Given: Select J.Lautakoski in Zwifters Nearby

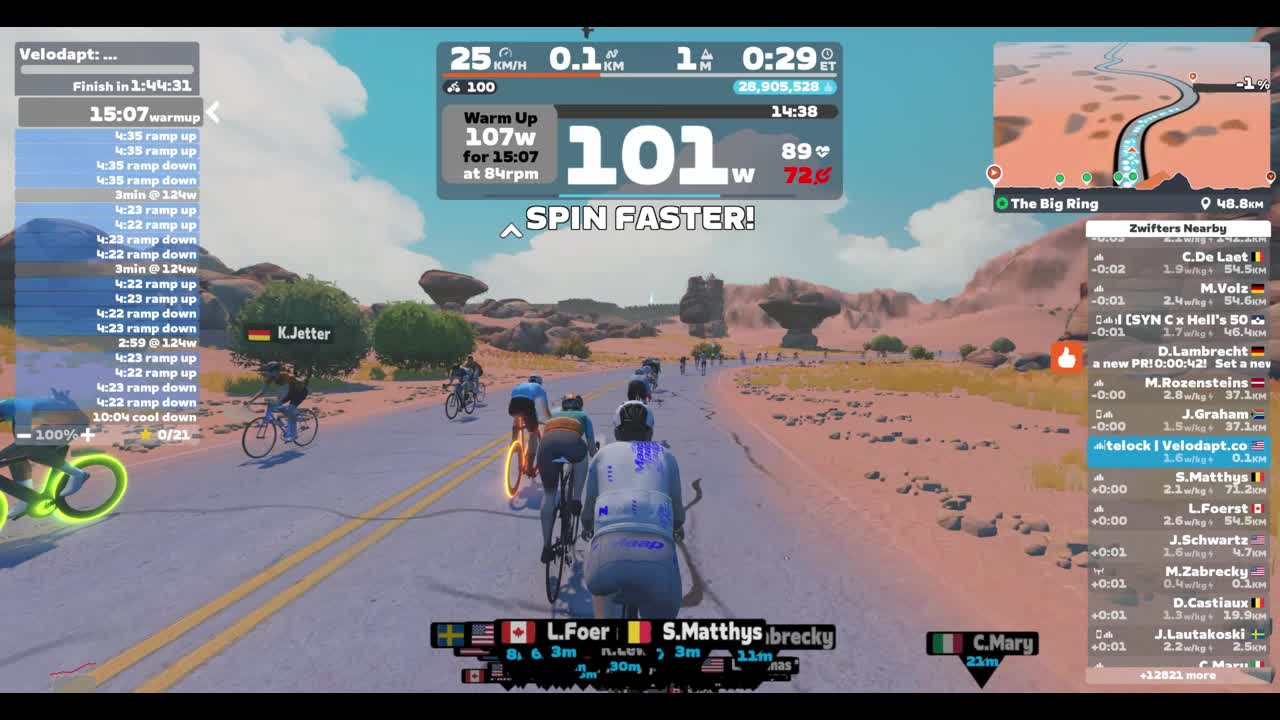Looking at the screenshot, I should (x=1178, y=640).
